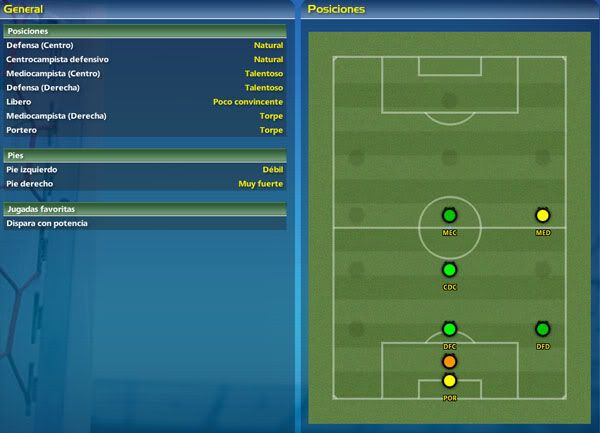This screenshot has height=433, width=600.
Task: Click the Pie izquierdo row
Action: coord(144,169)
